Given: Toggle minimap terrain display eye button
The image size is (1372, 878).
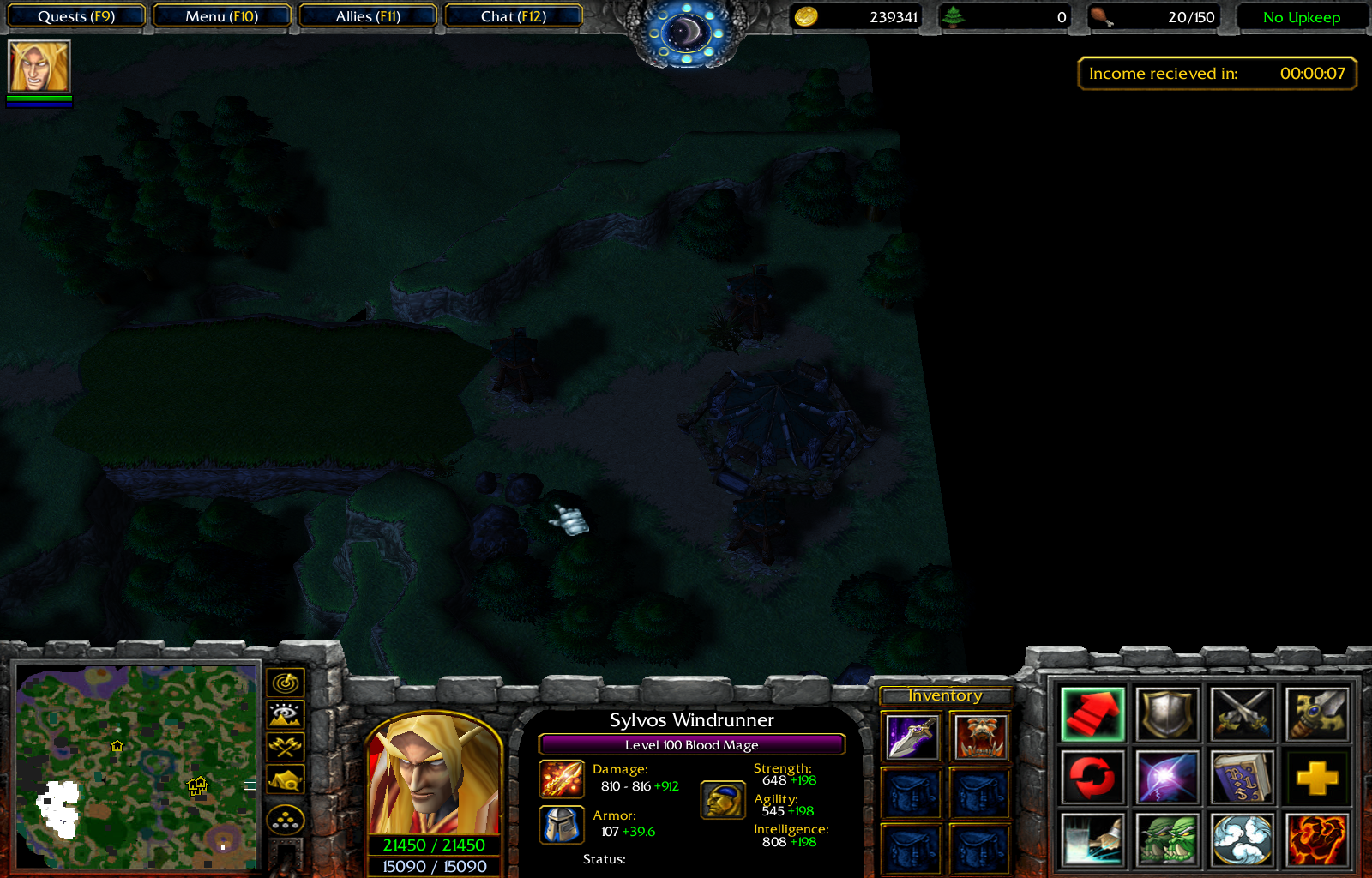Looking at the screenshot, I should (286, 714).
